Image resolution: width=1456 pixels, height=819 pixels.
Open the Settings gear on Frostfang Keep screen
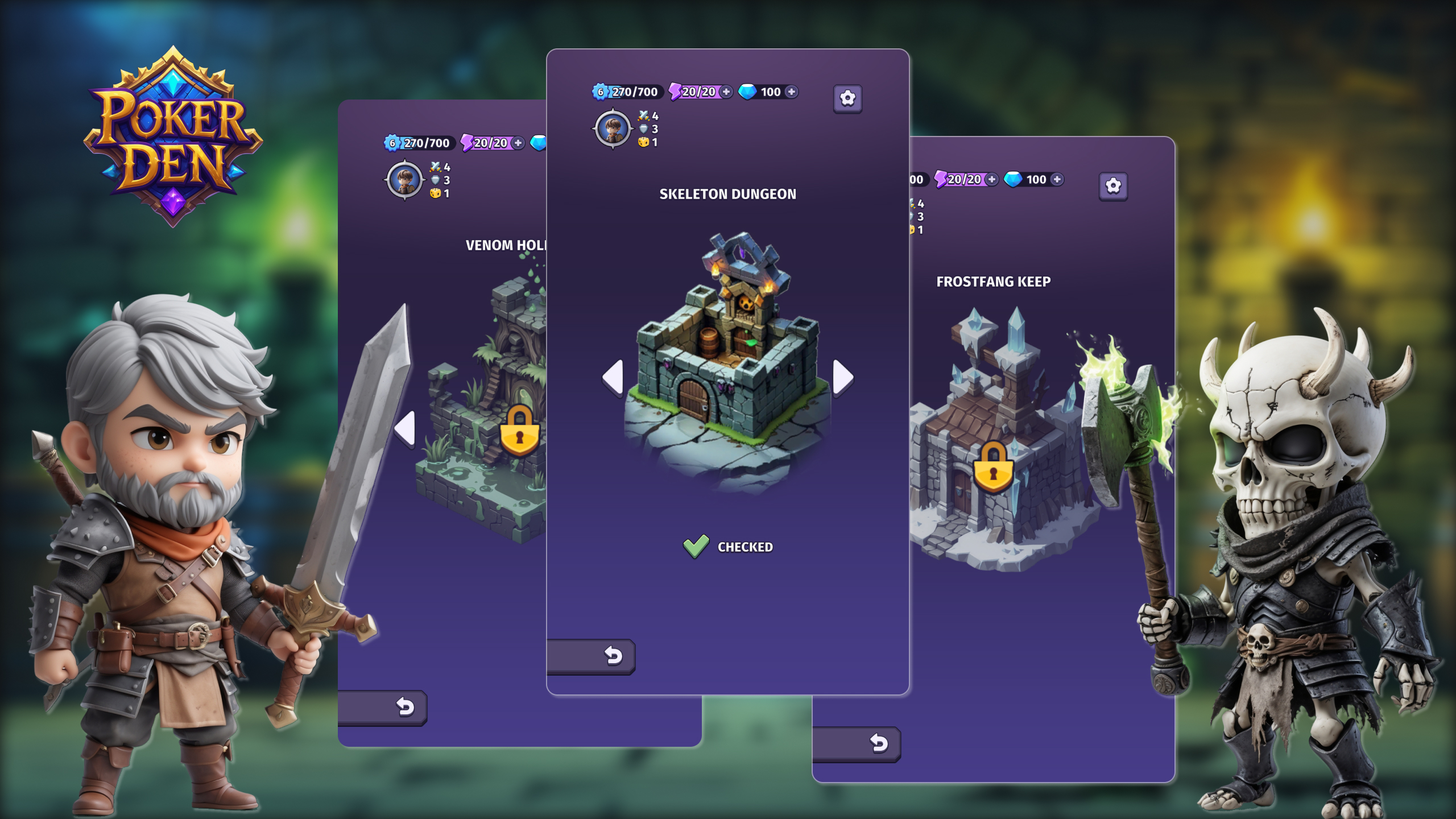tap(1114, 186)
